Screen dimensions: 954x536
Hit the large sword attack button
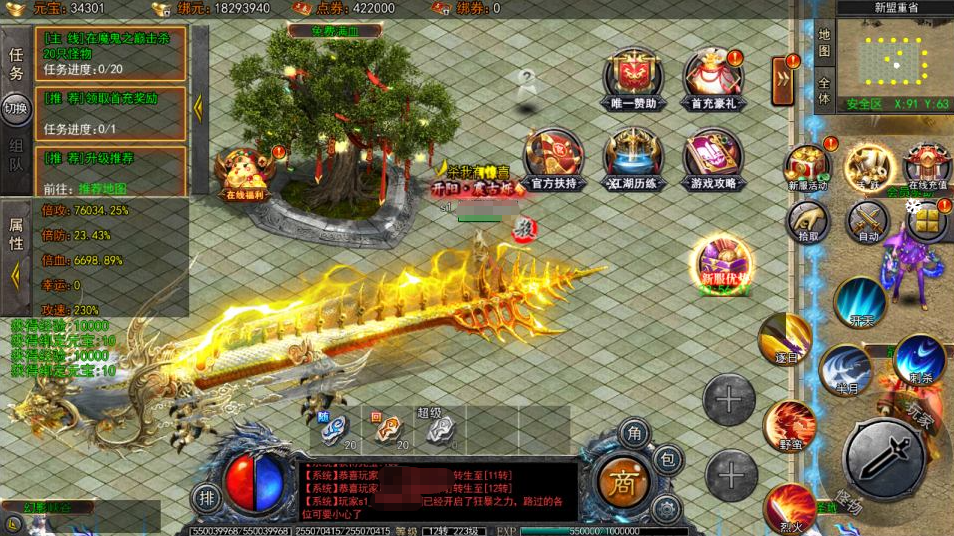coord(884,458)
